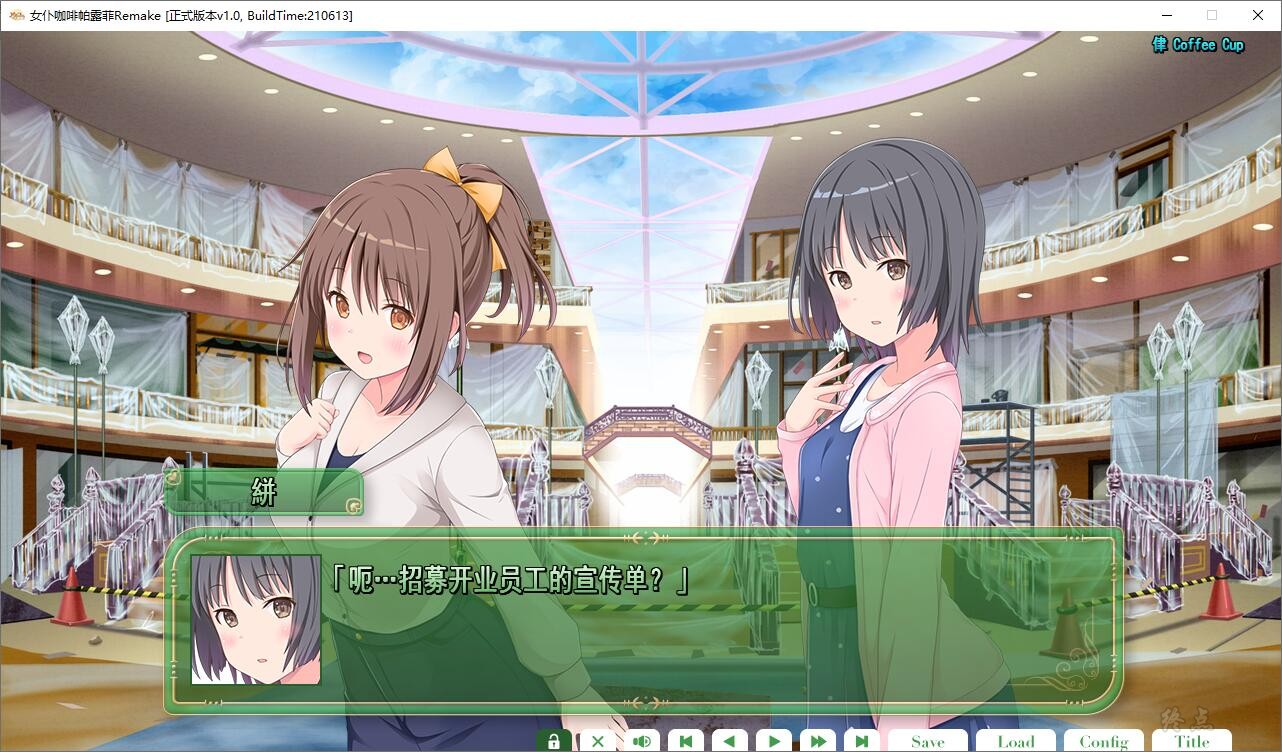Go back one line with left arrow
Image resolution: width=1282 pixels, height=752 pixels.
[729, 741]
